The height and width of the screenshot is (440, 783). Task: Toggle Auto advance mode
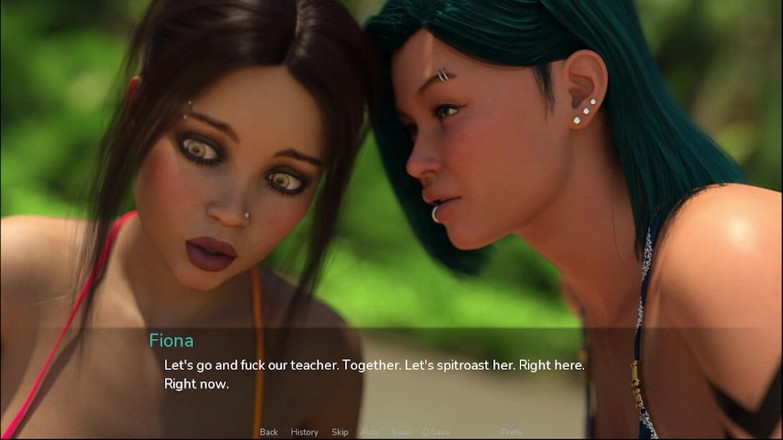[370, 432]
